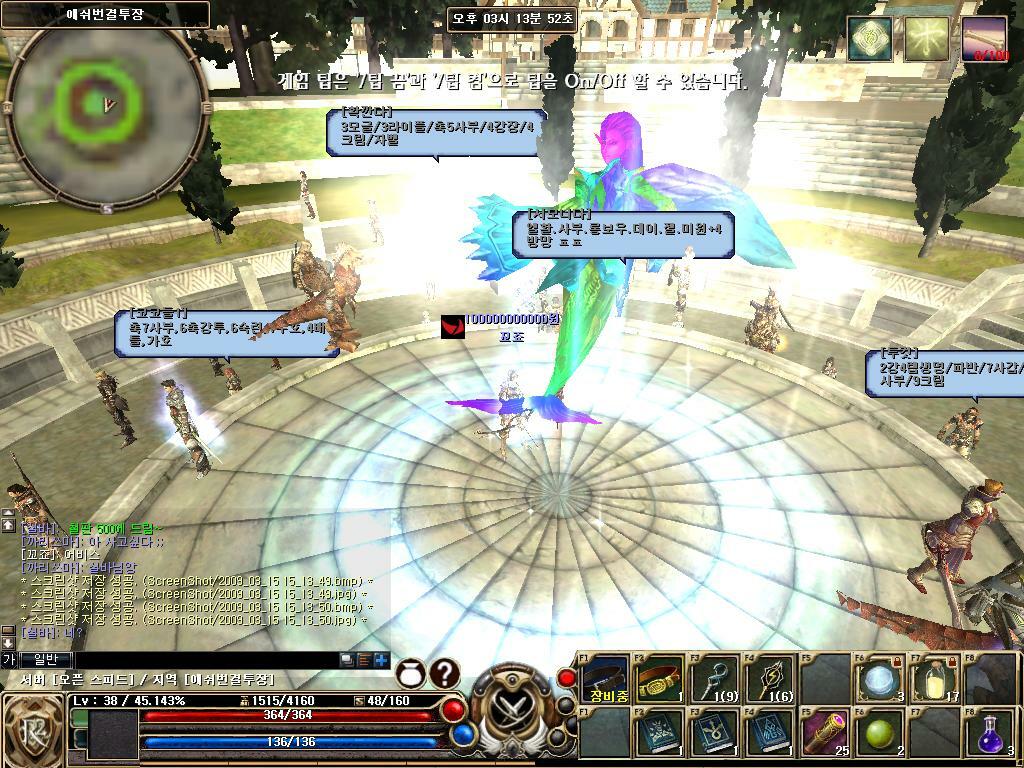This screenshot has height=768, width=1024.
Task: Click the bone item buff icon
Action: 985,40
